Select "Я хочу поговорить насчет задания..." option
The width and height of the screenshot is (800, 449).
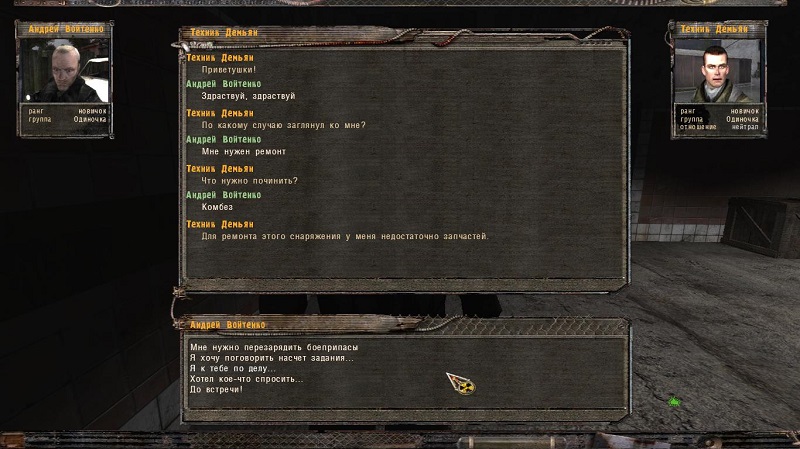click(x=271, y=358)
